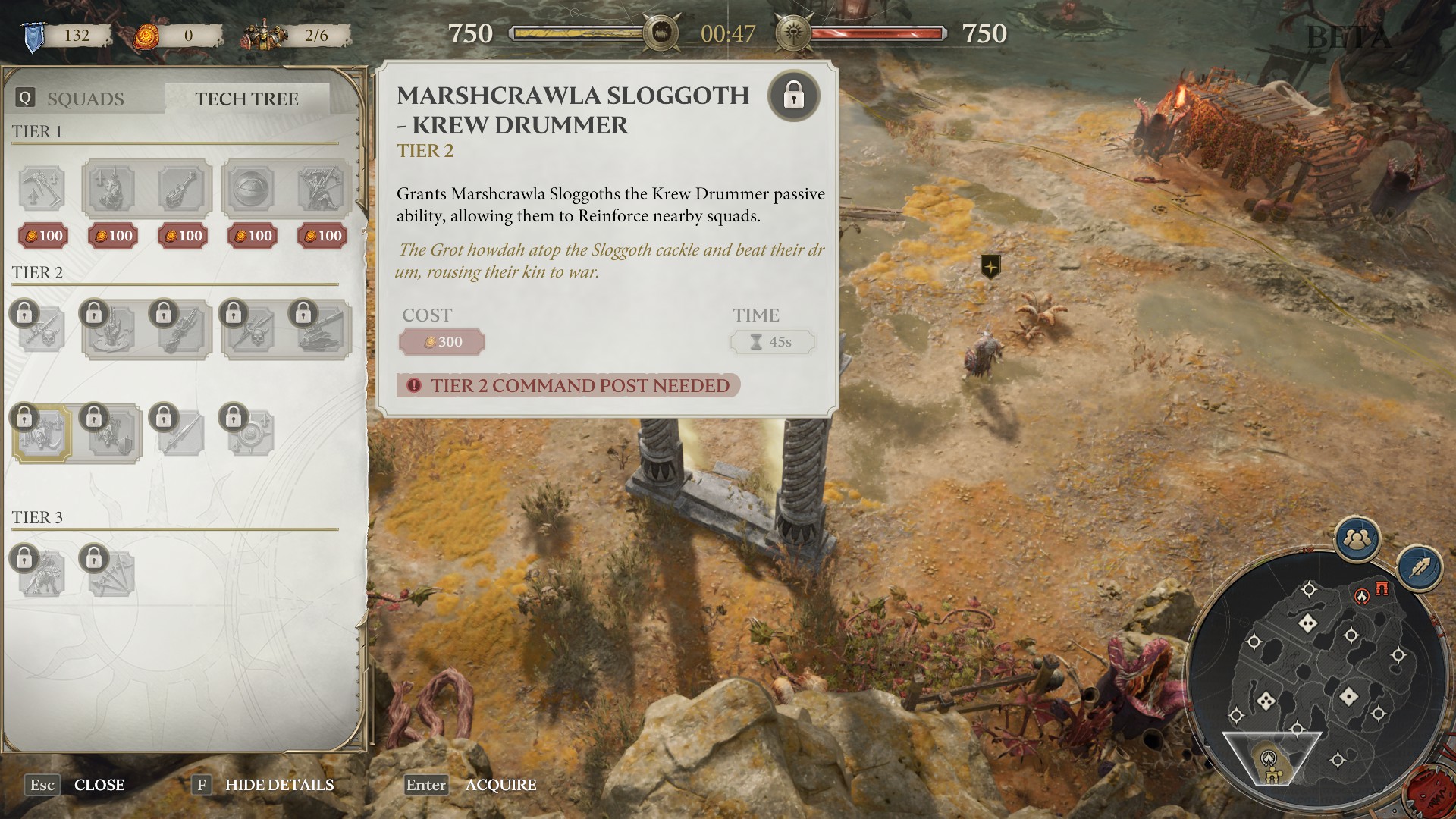Choose the Tier 1 scythe upgrade

pyautogui.click(x=42, y=188)
